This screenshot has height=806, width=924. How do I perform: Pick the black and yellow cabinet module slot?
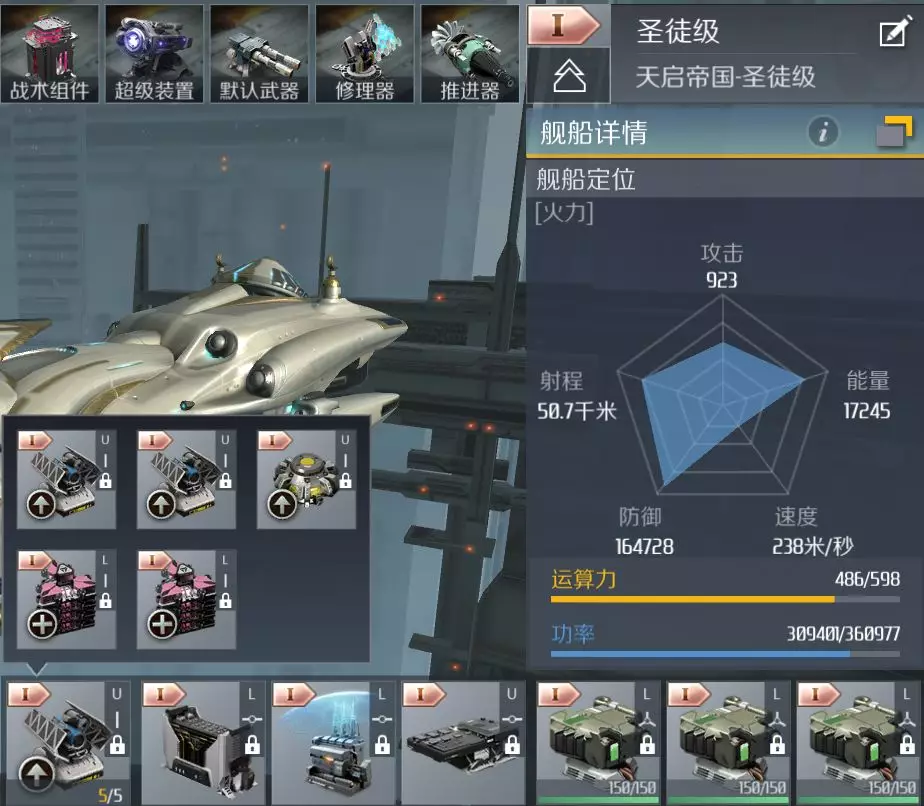(201, 742)
